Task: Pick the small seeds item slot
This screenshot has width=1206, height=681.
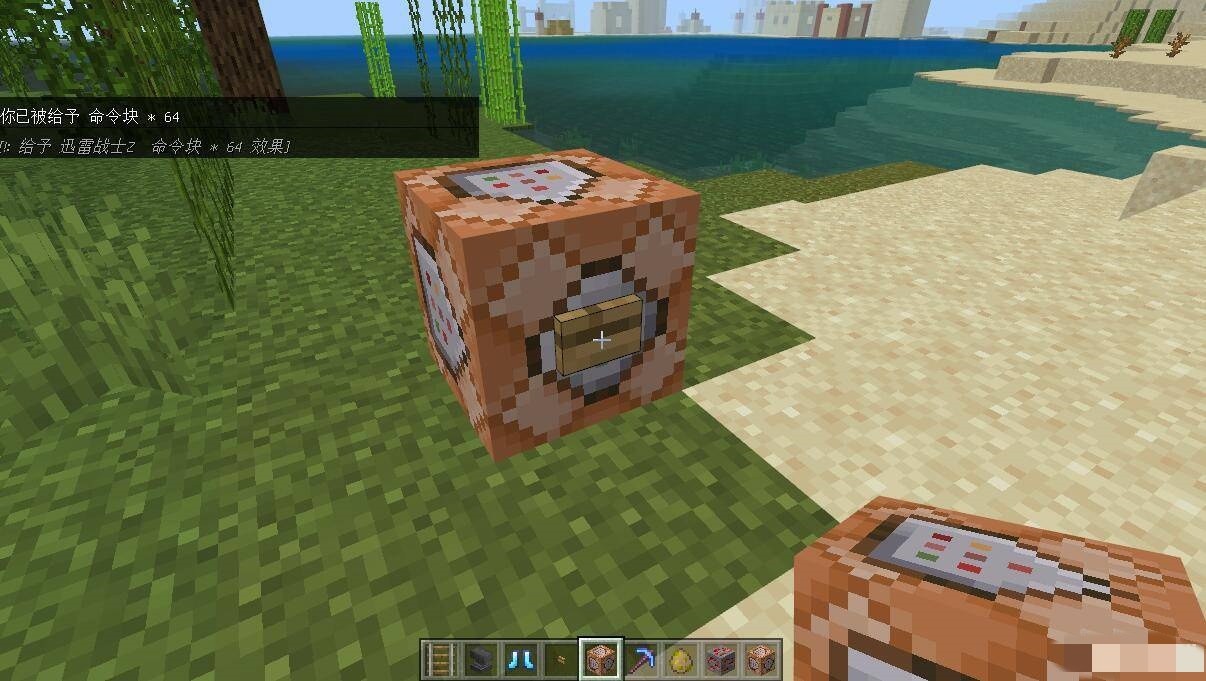Action: [x=560, y=659]
